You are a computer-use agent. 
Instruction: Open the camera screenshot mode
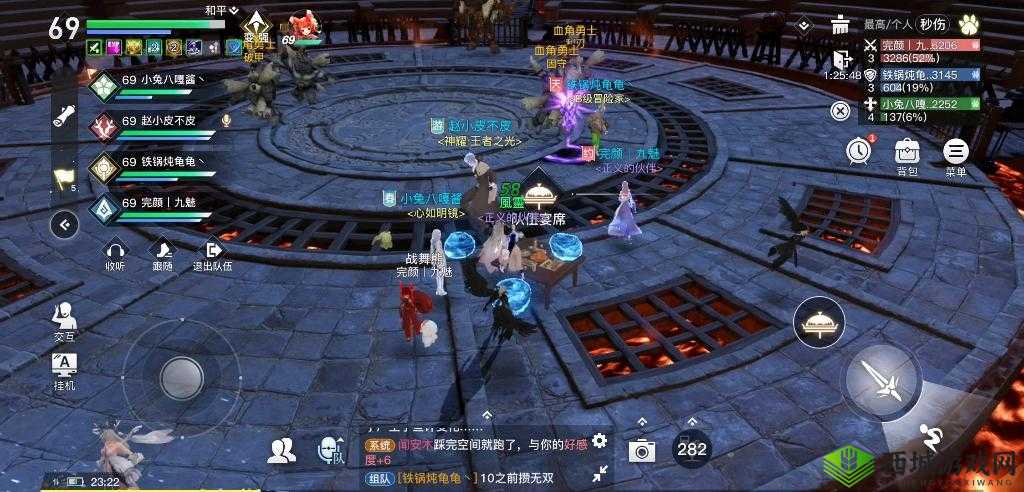pos(642,449)
